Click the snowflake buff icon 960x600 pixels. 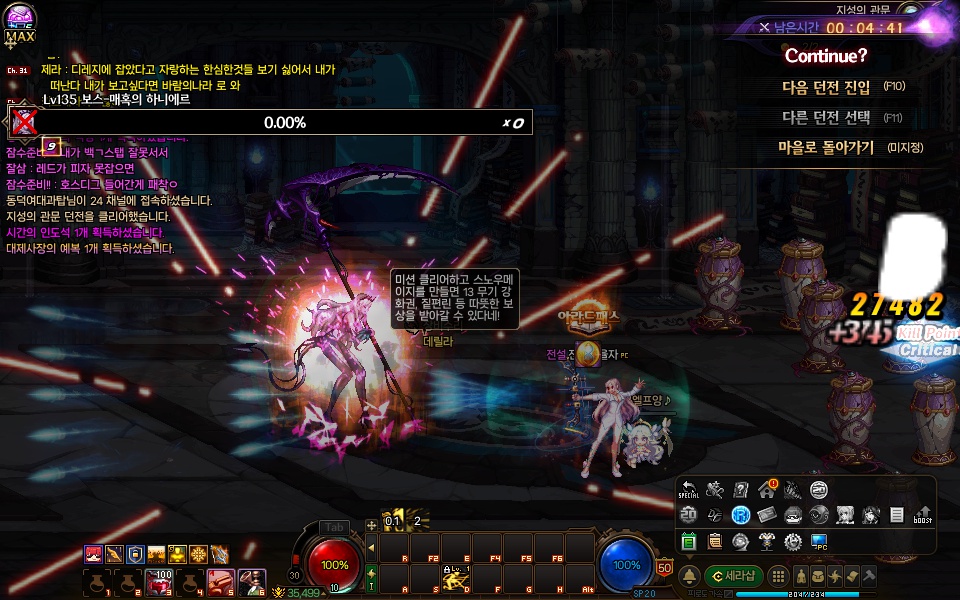tap(198, 554)
